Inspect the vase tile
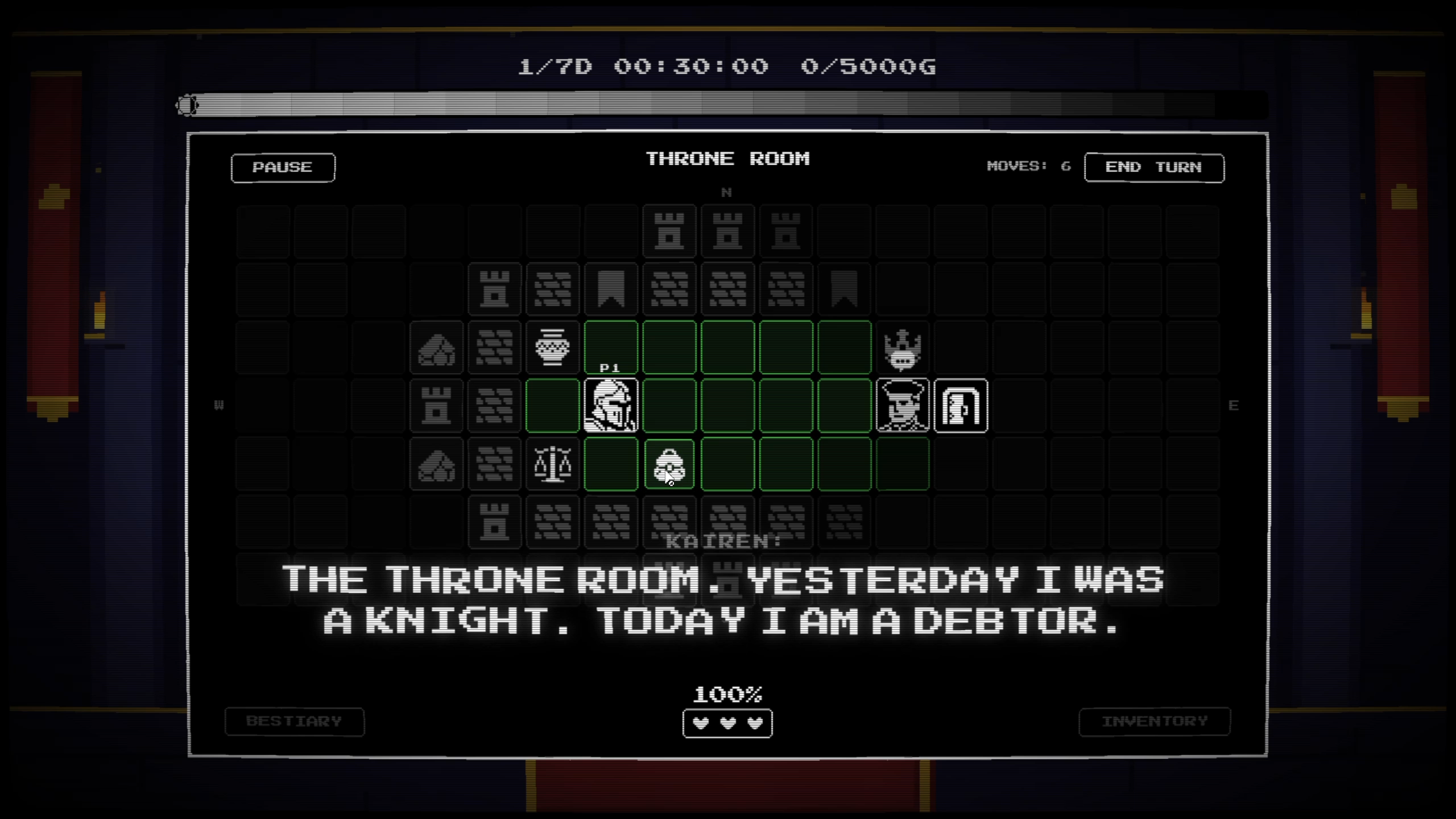This screenshot has width=1456, height=819. click(x=553, y=348)
